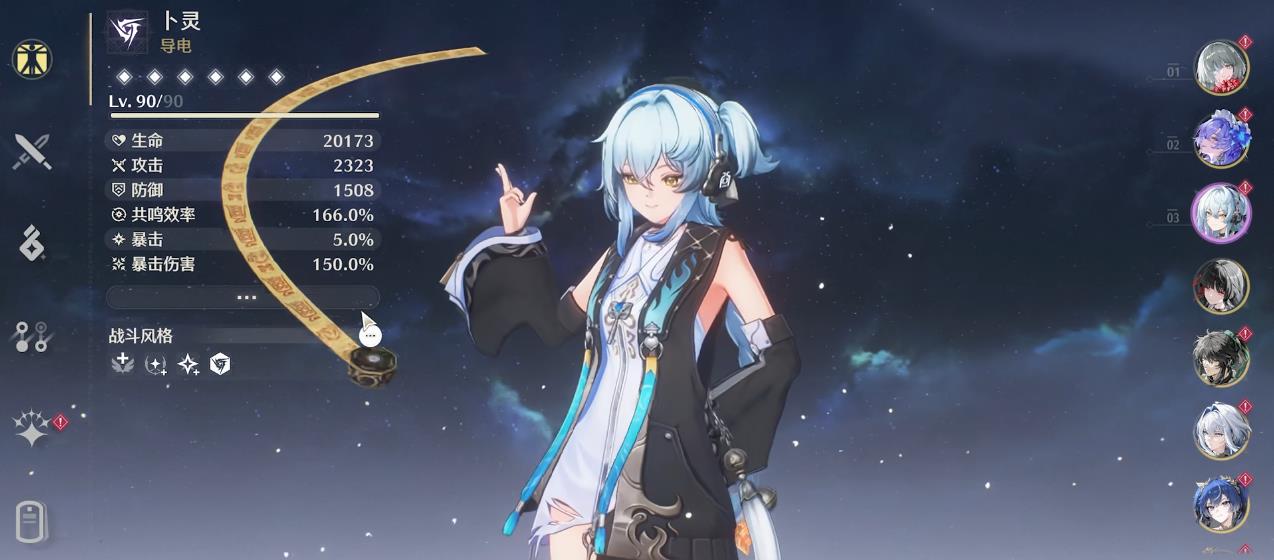Open the crossed swords weapon tab
This screenshot has width=1274, height=560.
(x=32, y=152)
